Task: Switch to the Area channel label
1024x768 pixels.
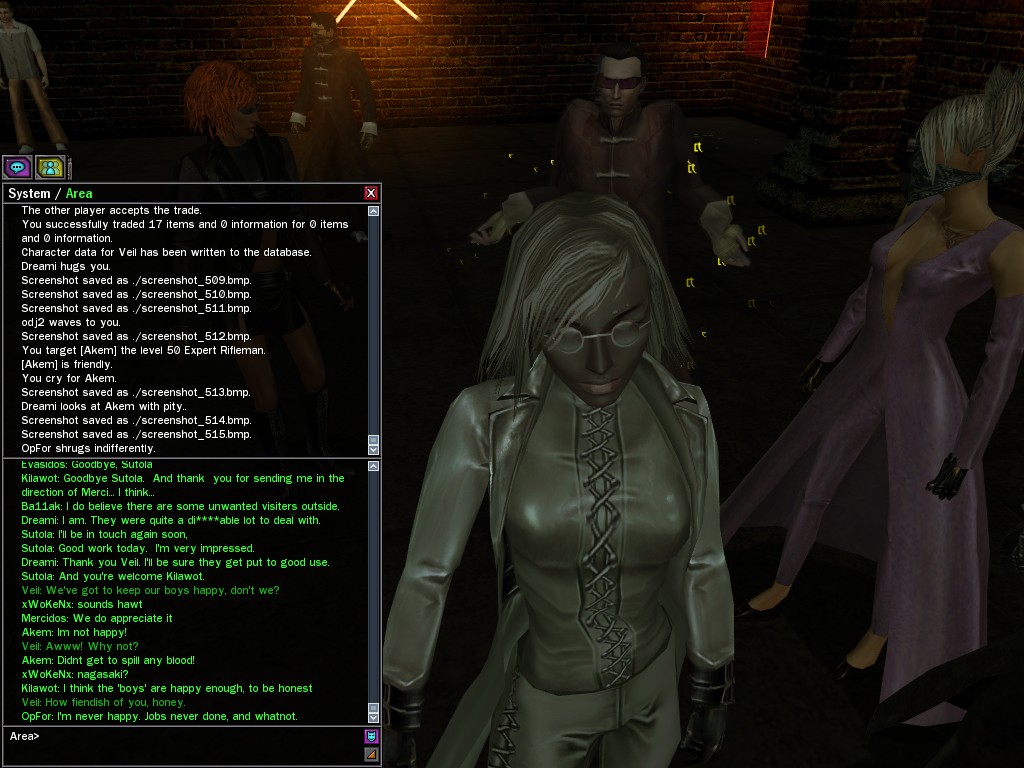Action: (x=79, y=193)
